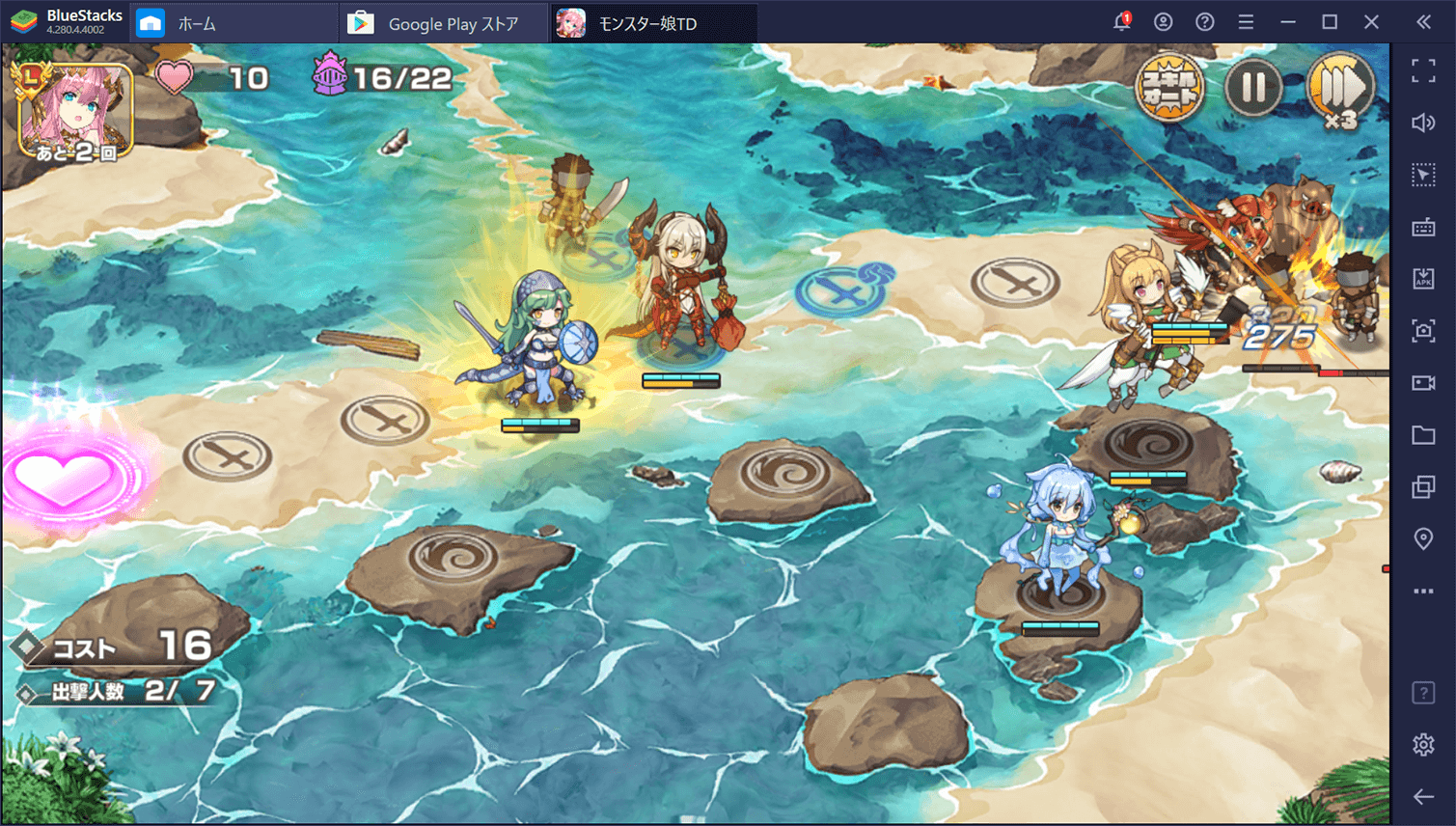Viewport: 1456px width, 826px height.
Task: Toggle fullscreen mode
Action: click(1424, 69)
